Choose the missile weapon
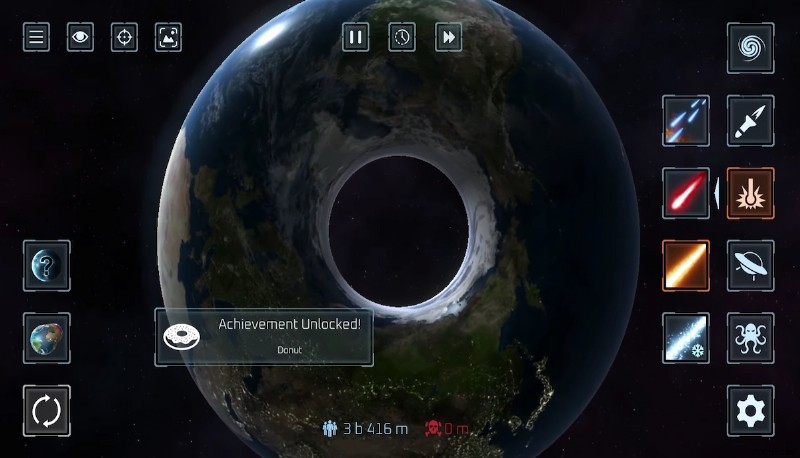The height and width of the screenshot is (458, 800). click(750, 121)
